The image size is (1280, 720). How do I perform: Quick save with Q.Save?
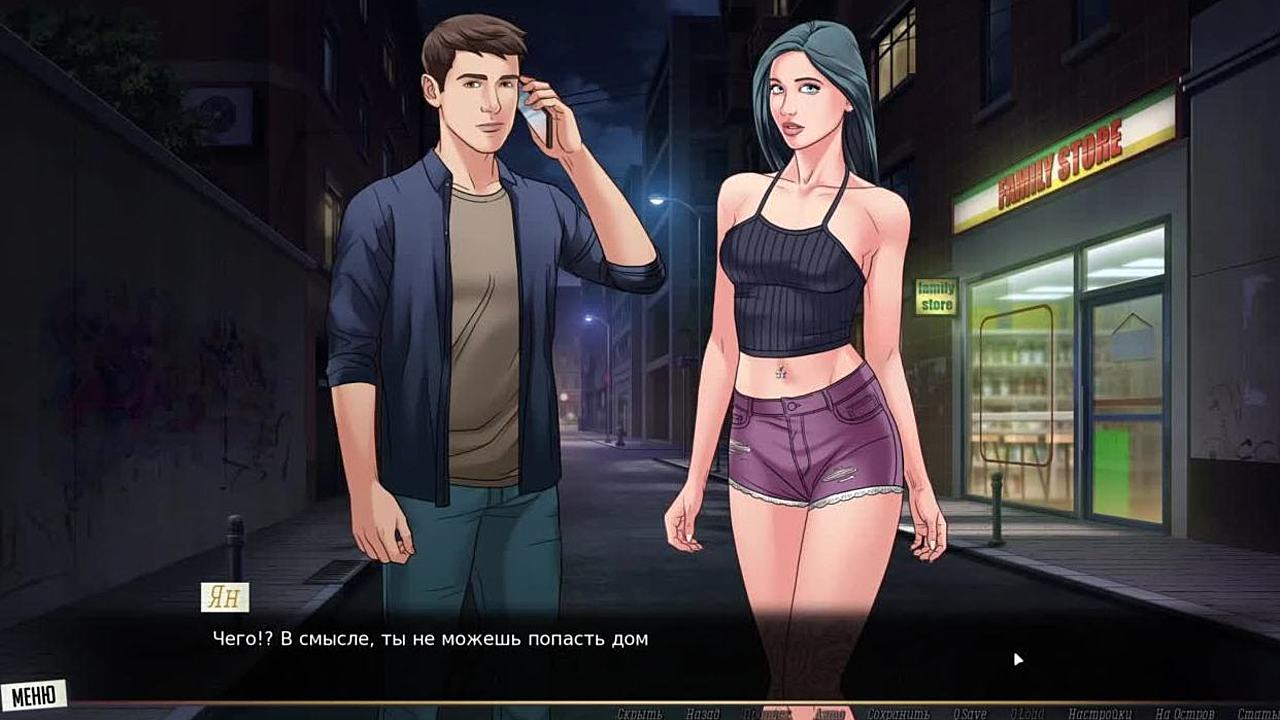pyautogui.click(x=968, y=714)
